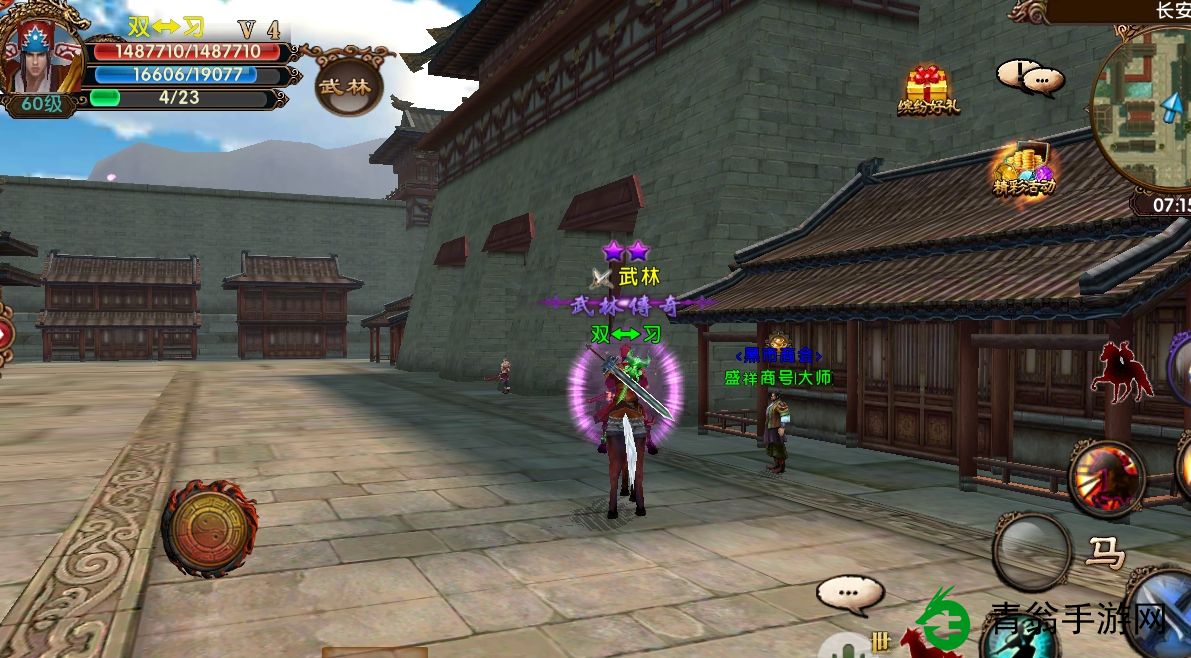
Task: Tap the round 武林 button
Action: click(348, 84)
